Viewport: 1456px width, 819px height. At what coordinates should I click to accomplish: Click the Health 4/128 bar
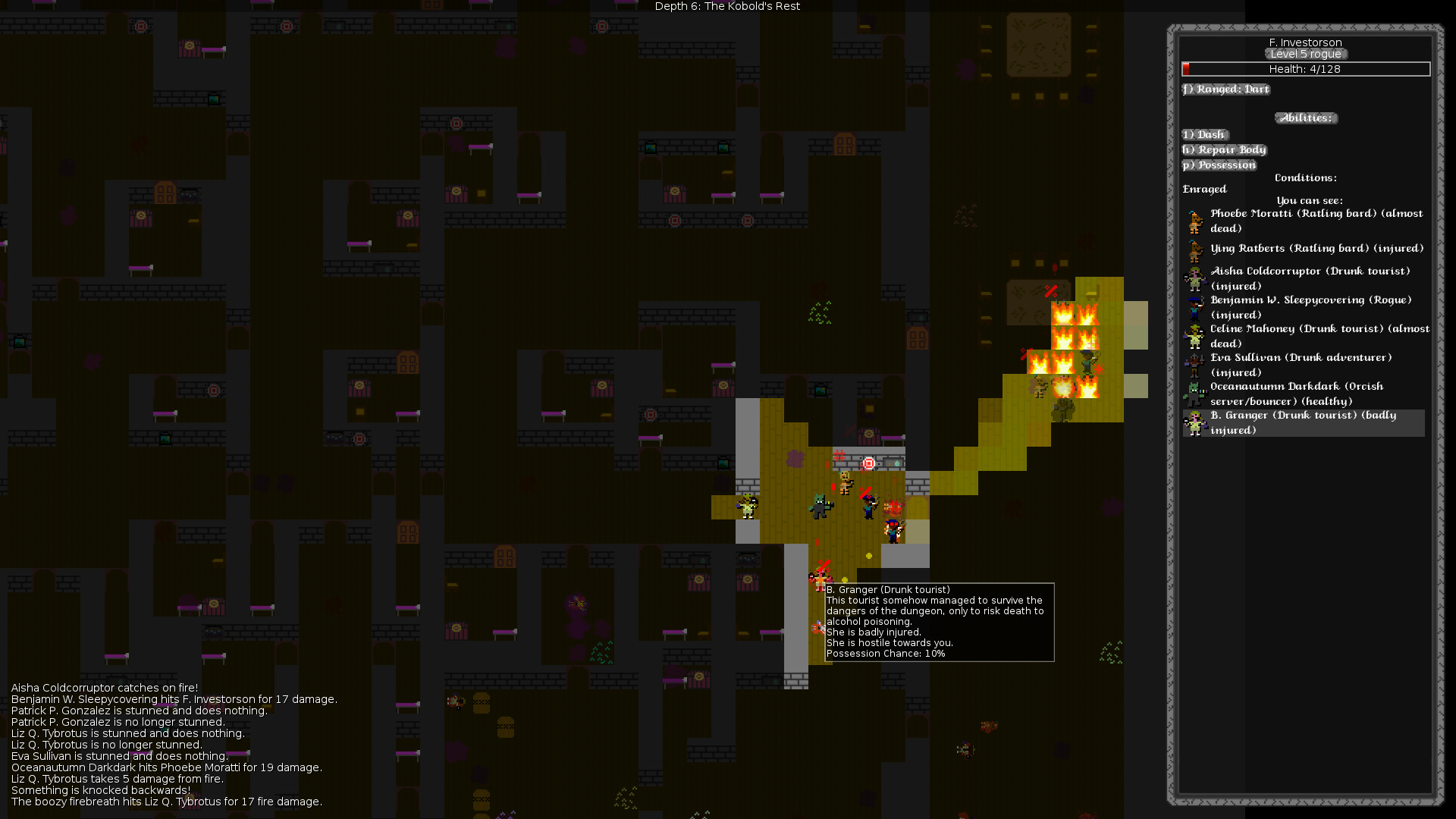tap(1306, 69)
